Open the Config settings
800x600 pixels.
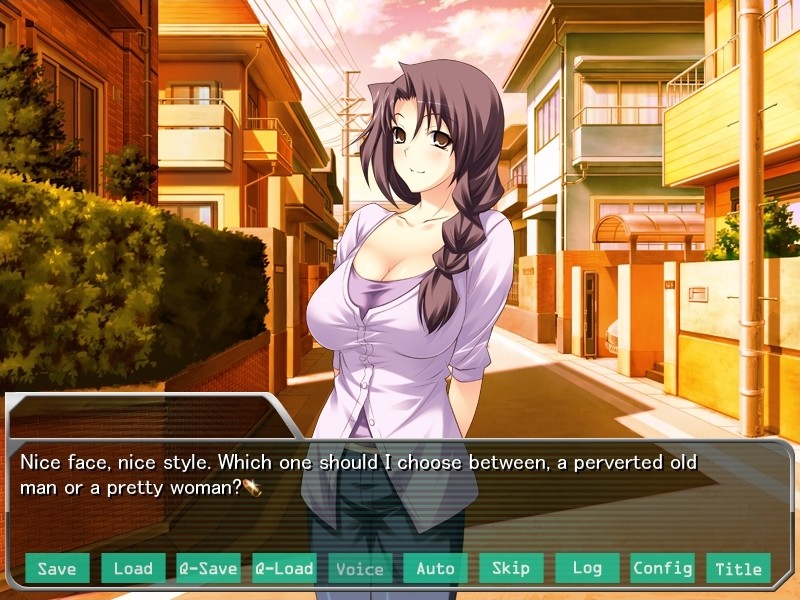(x=662, y=568)
